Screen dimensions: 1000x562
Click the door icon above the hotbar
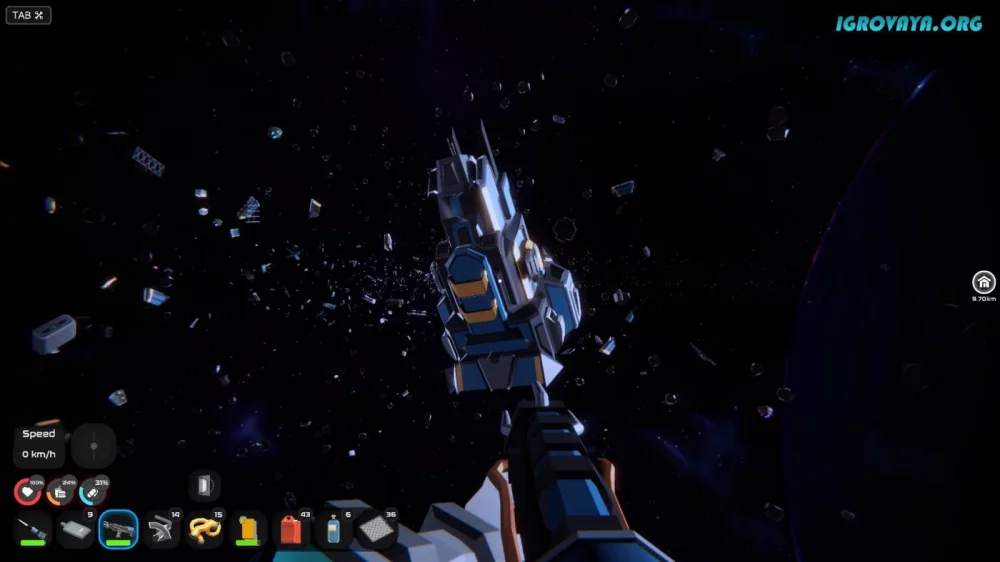click(x=205, y=486)
